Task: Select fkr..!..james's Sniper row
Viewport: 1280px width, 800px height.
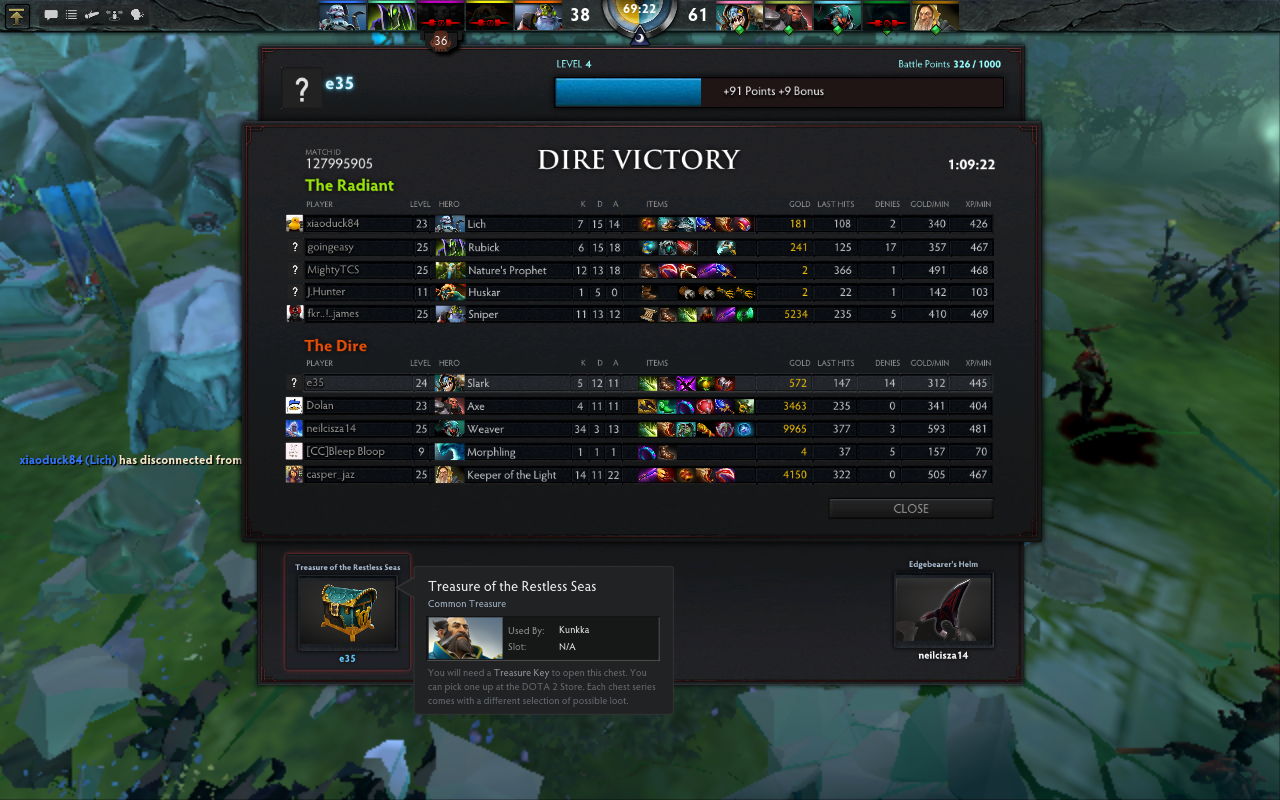Action: 640,314
